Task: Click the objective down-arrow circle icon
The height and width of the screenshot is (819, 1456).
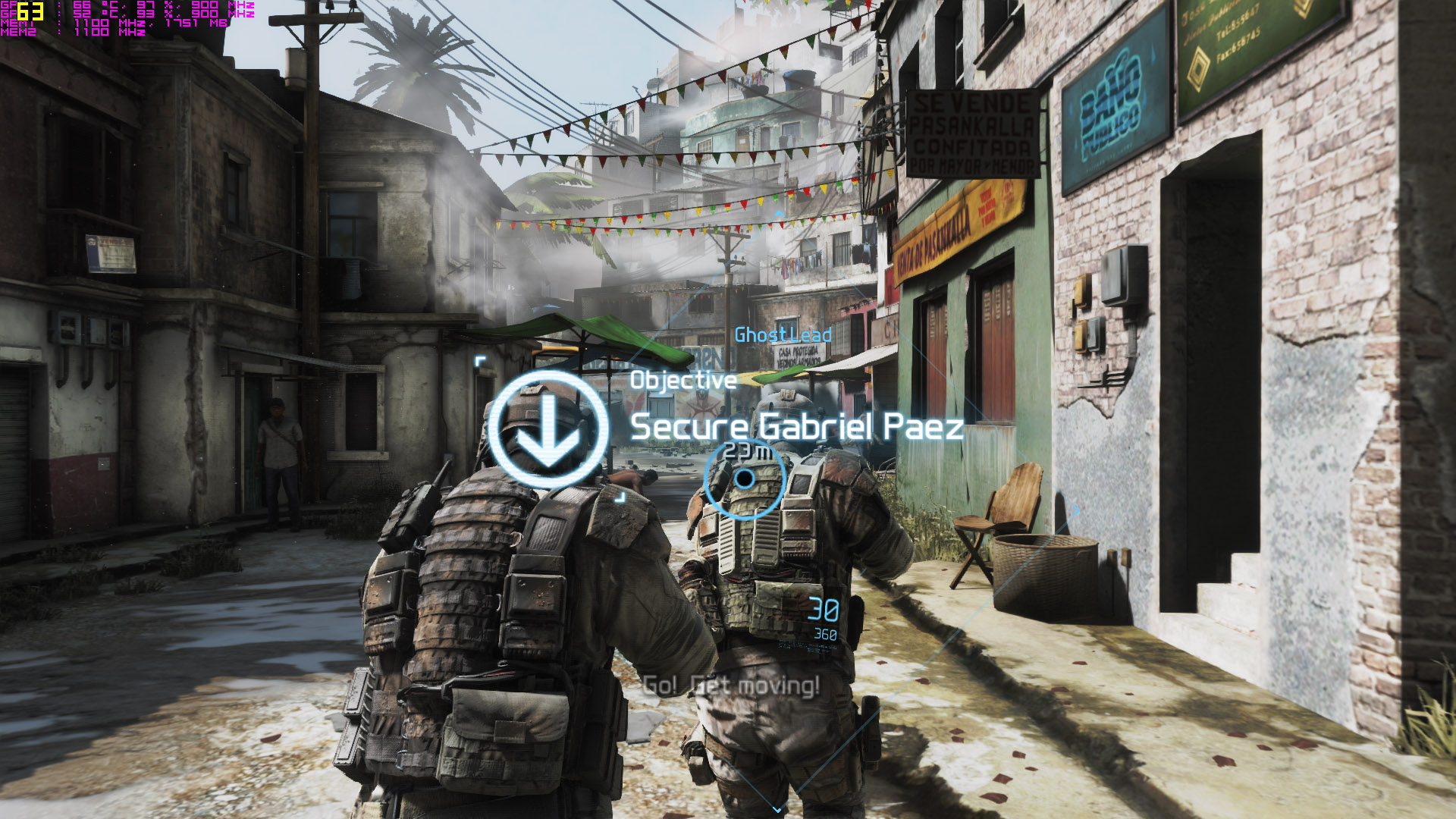Action: coord(548,429)
